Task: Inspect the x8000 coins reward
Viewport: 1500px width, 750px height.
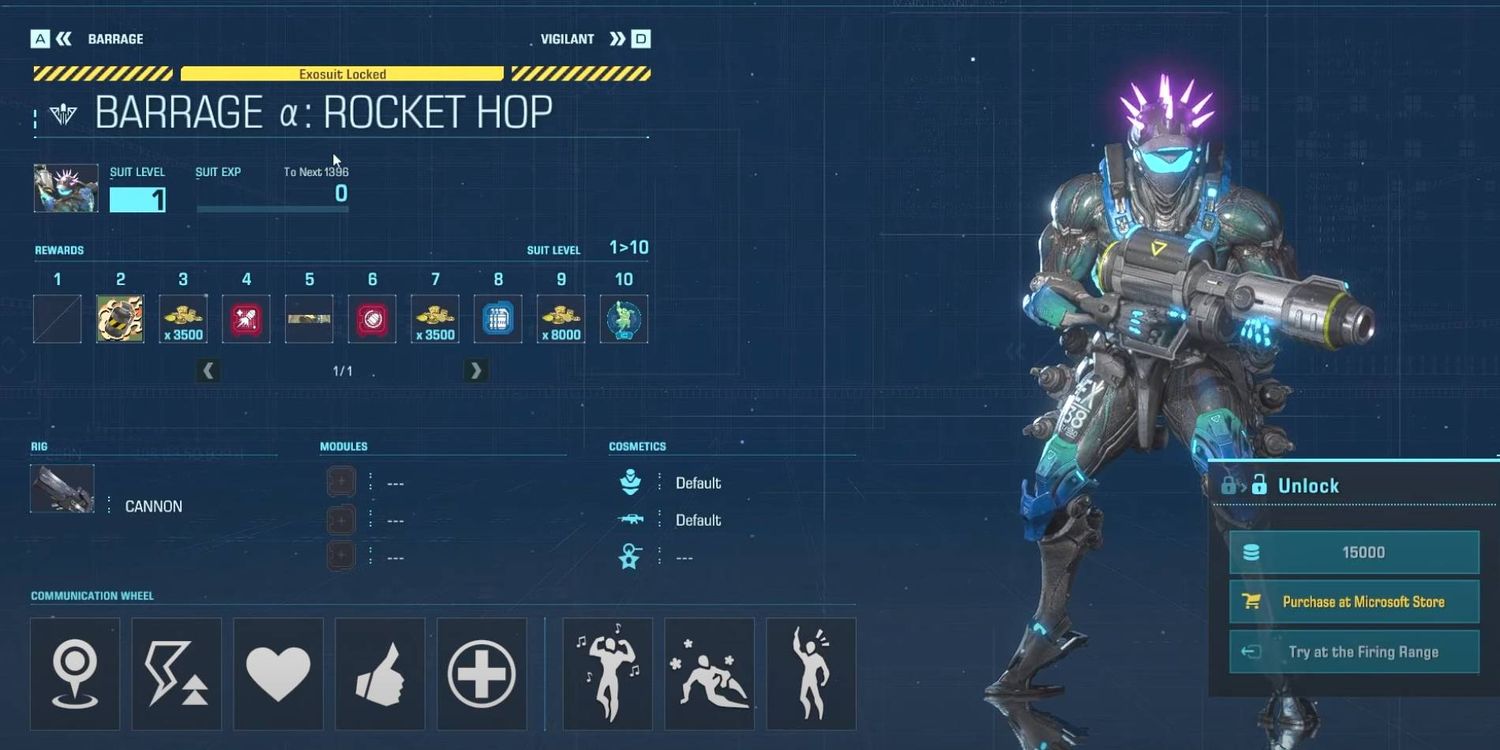Action: pos(561,319)
